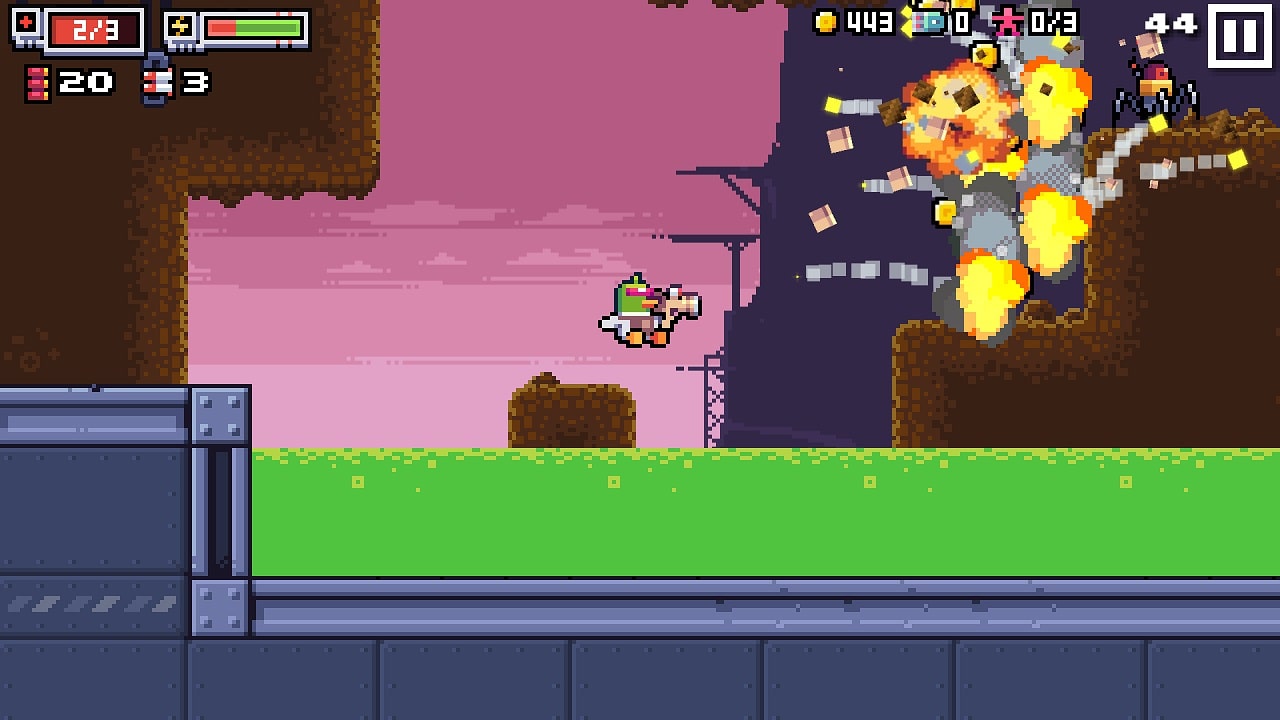Viewport: 1280px width, 720px height.
Task: Click the gold coin icon in the HUD
Action: (x=824, y=24)
